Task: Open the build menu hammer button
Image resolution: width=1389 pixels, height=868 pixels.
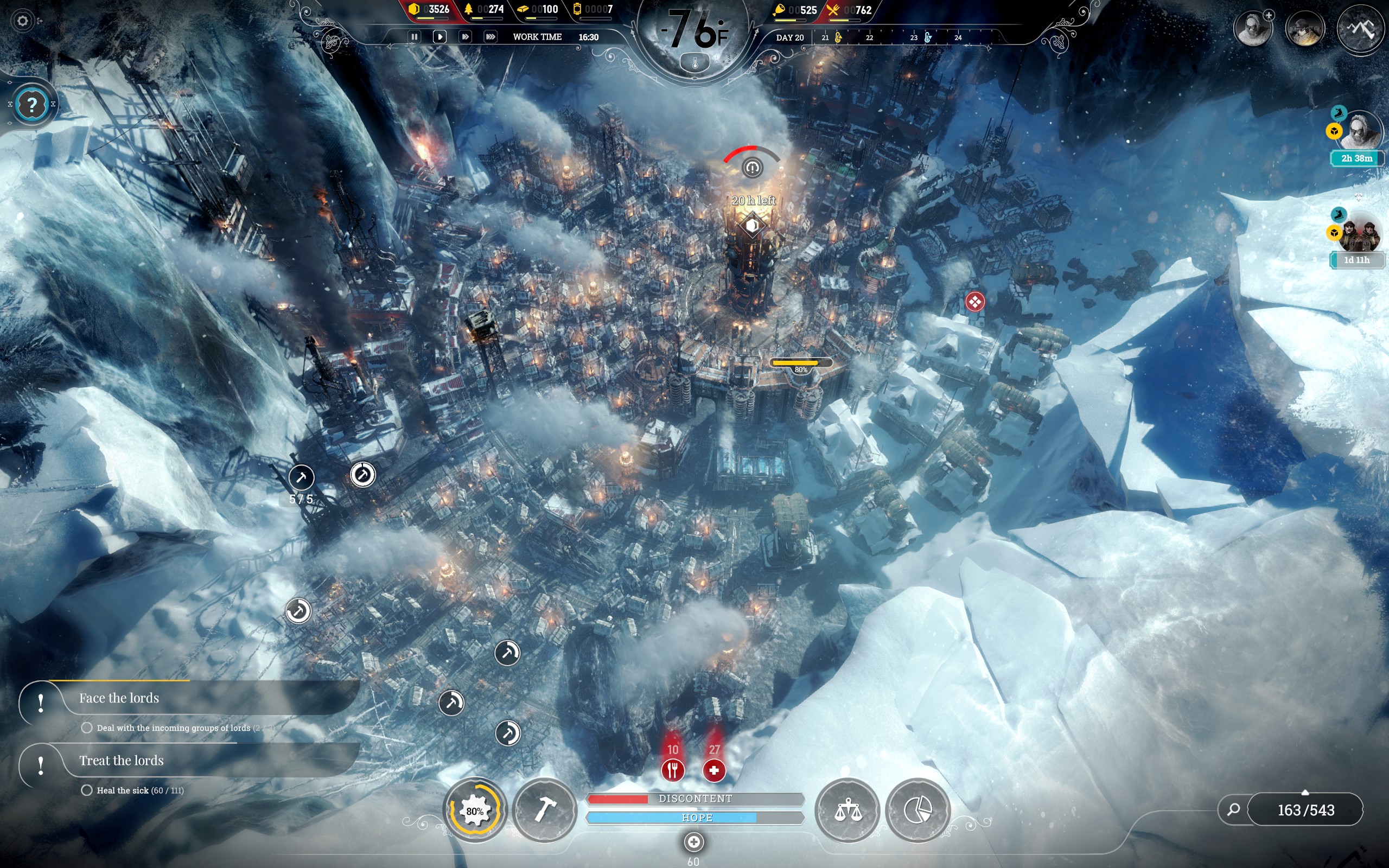Action: [544, 810]
